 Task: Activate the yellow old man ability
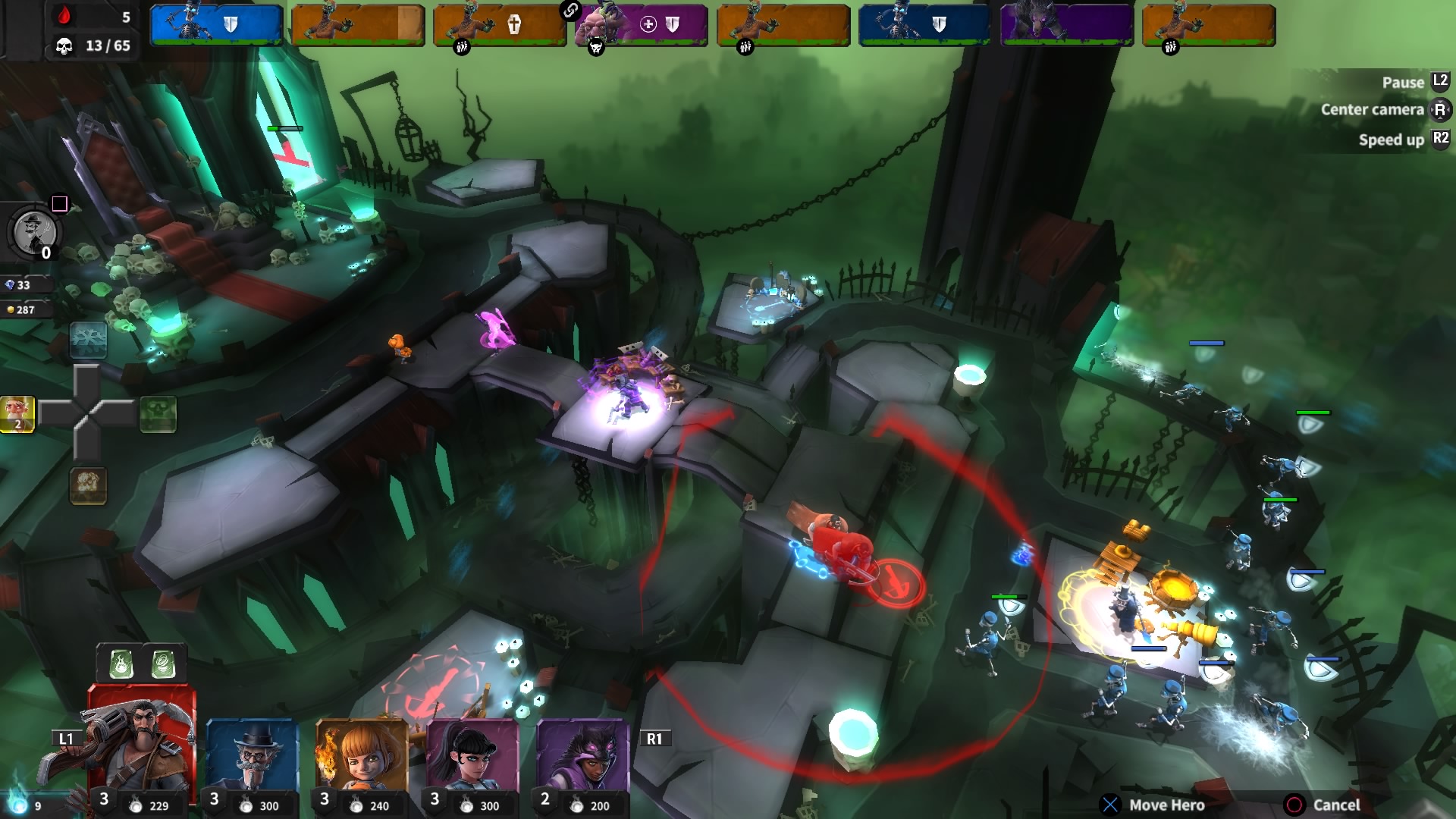(x=17, y=414)
